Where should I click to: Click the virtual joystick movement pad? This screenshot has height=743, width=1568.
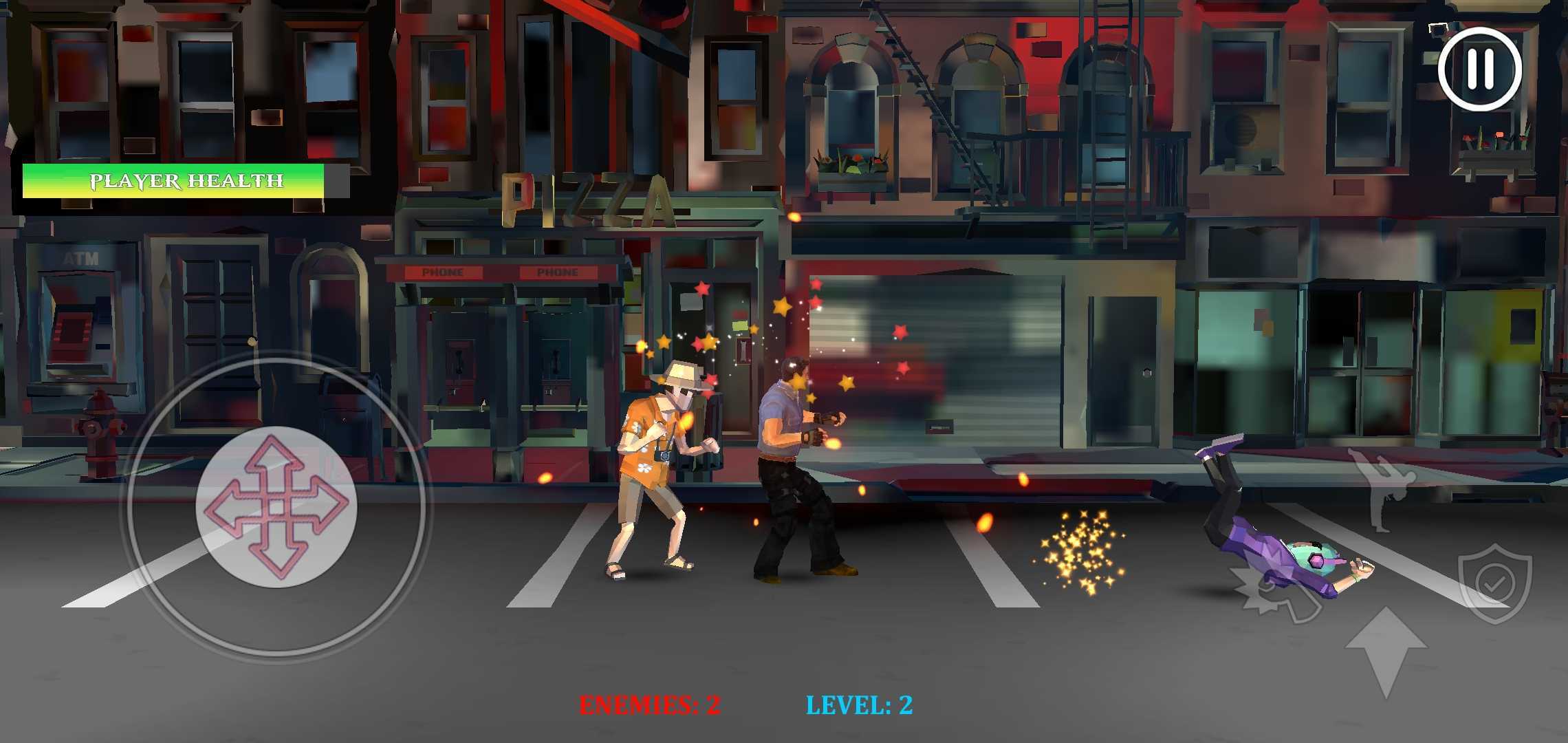276,506
